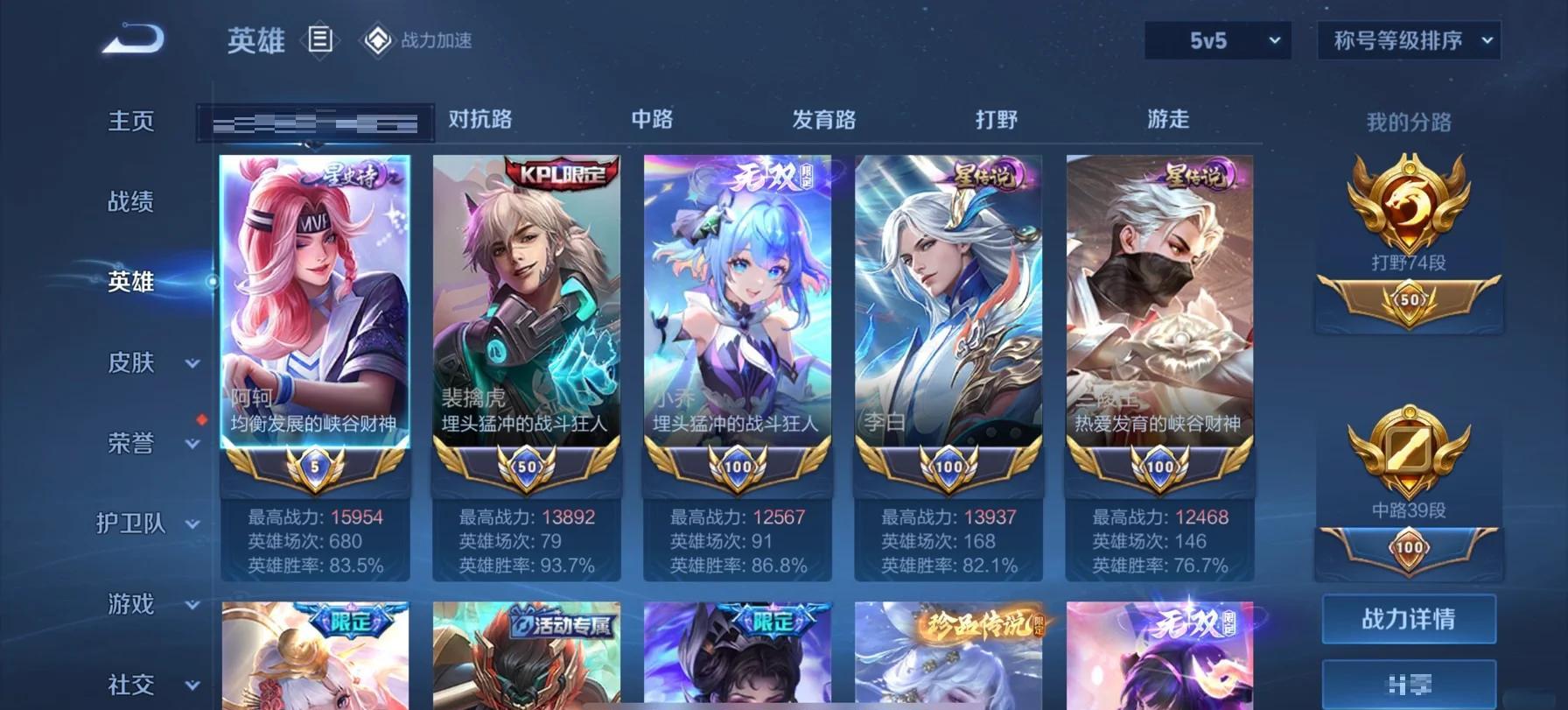
Task: Open the 5v5 mode dropdown
Action: 1216,39
